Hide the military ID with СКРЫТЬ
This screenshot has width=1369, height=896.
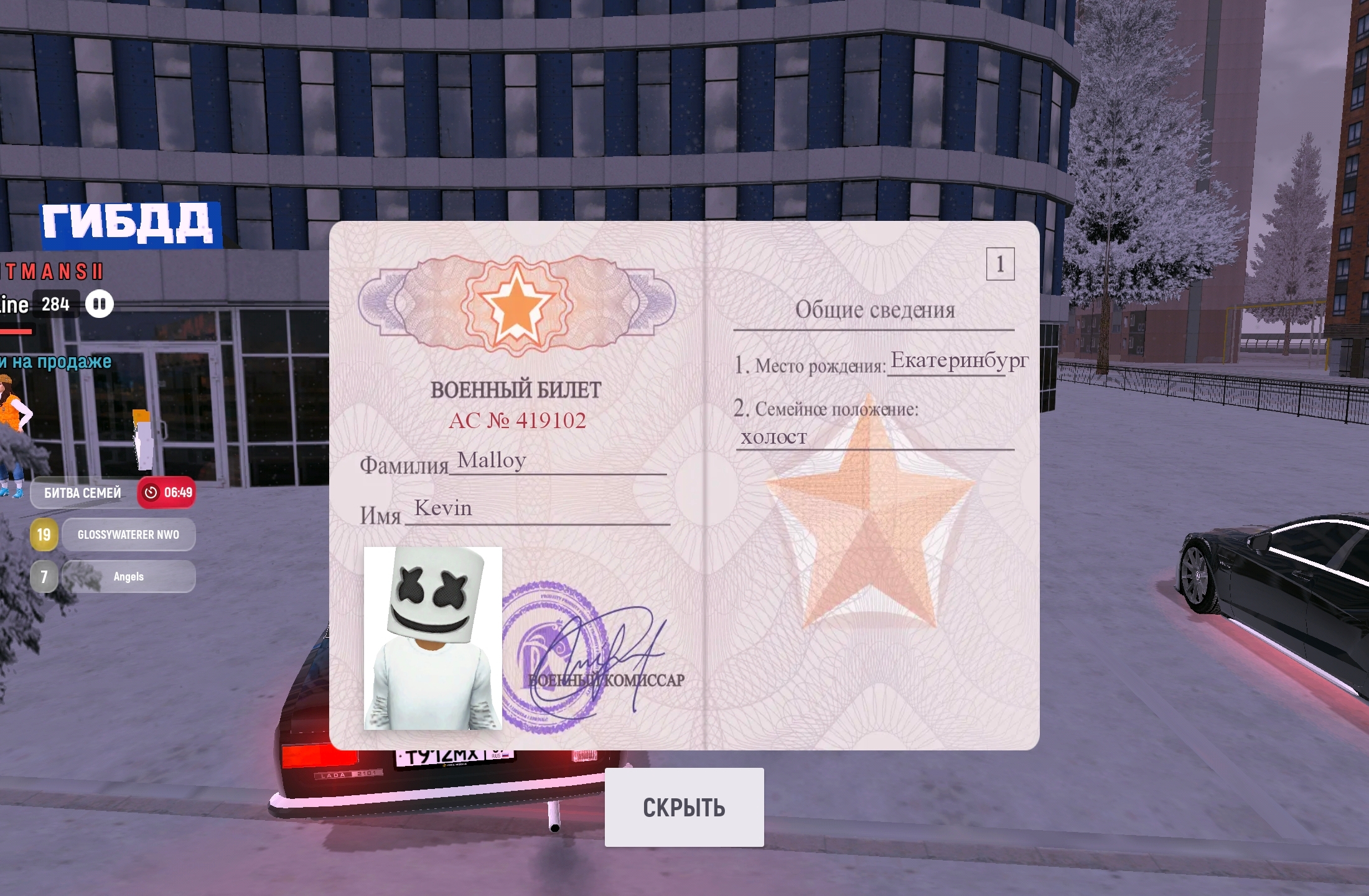tap(684, 807)
